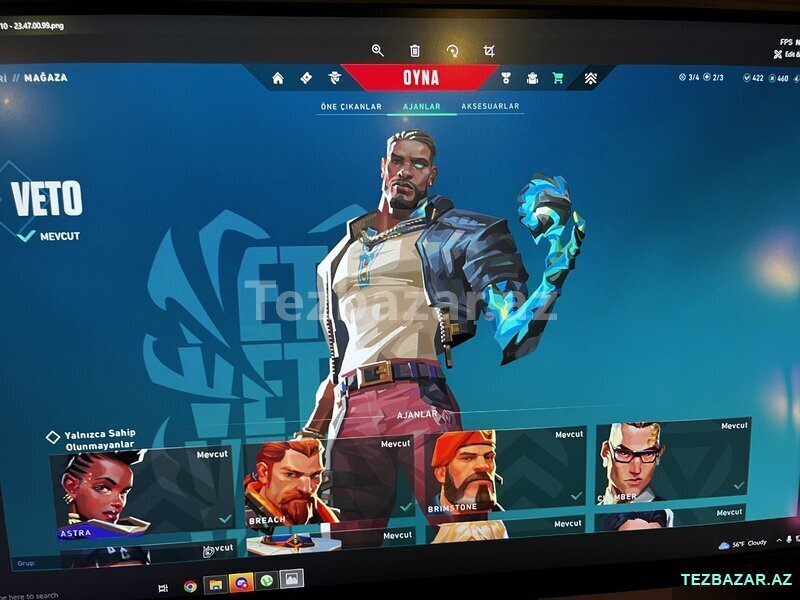Switch to the Öne Çıkanlar tab

pos(351,106)
